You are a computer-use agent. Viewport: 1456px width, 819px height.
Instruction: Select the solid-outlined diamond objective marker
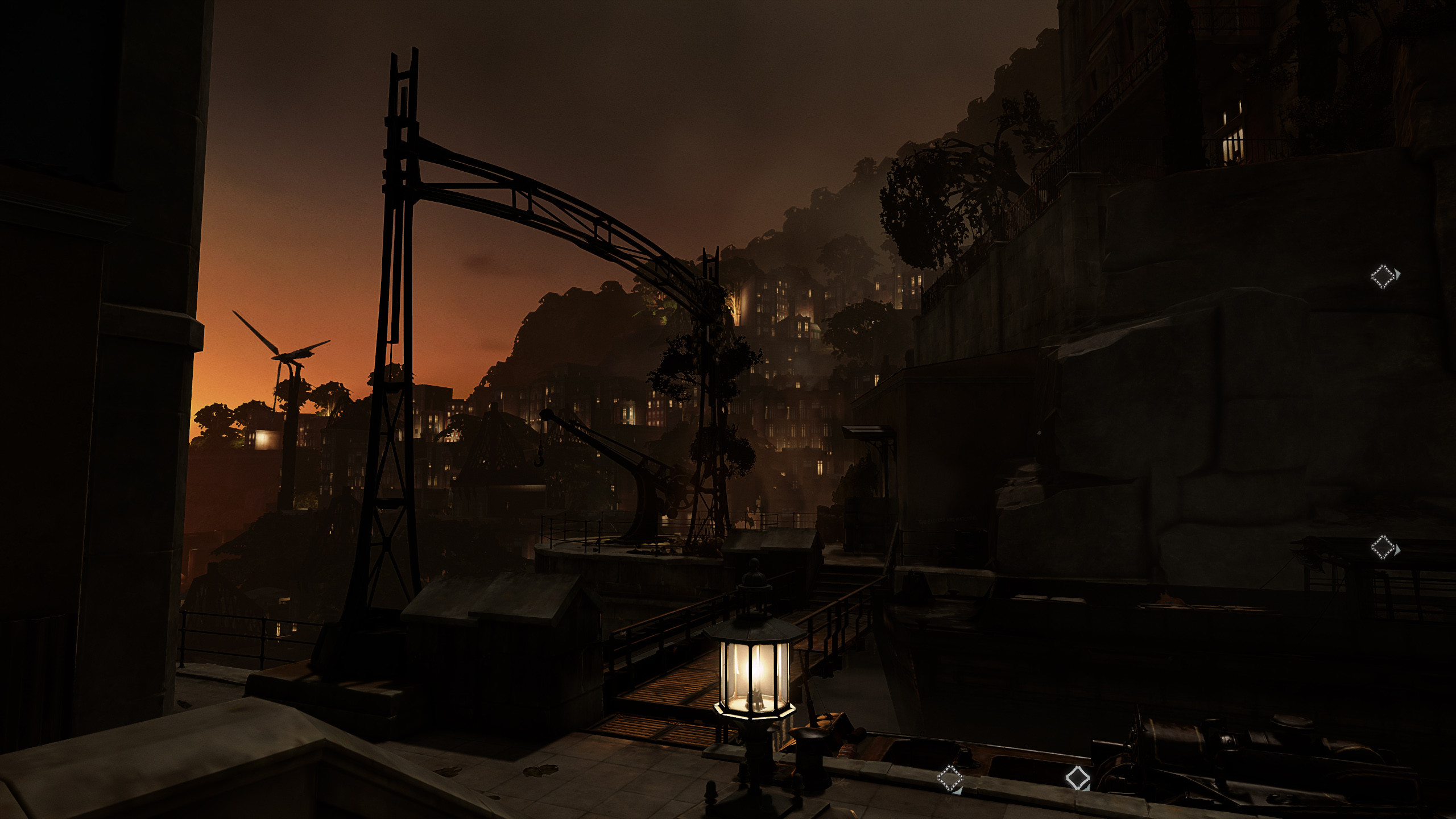1077,777
